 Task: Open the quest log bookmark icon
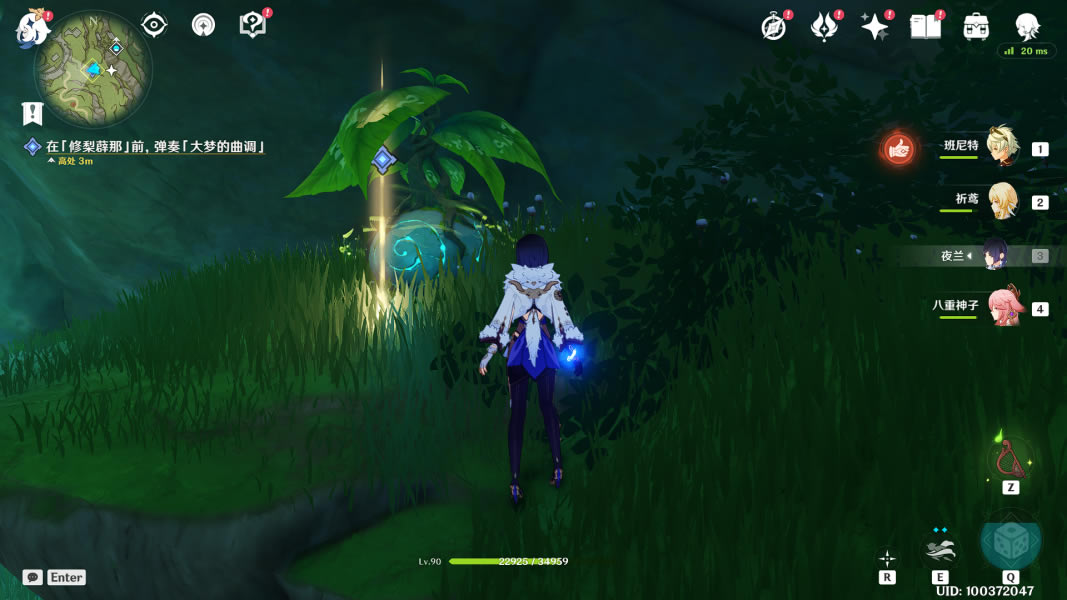[33, 113]
